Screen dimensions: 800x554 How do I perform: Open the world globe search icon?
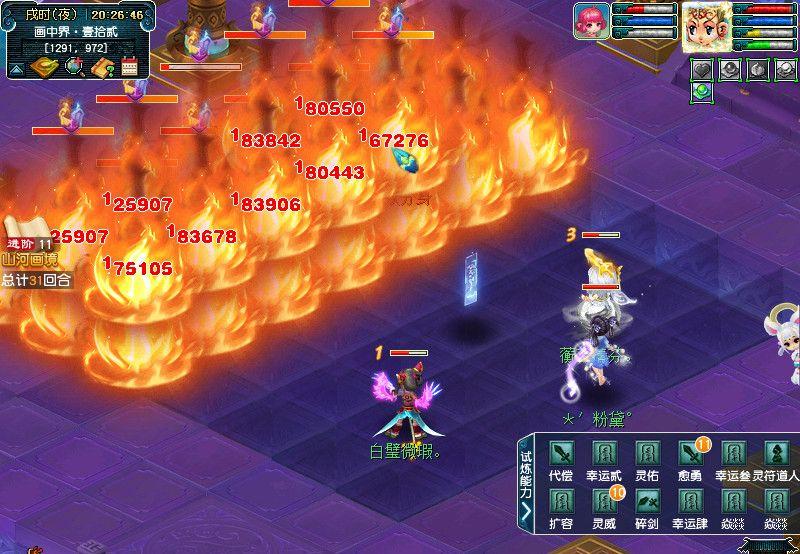coord(74,67)
